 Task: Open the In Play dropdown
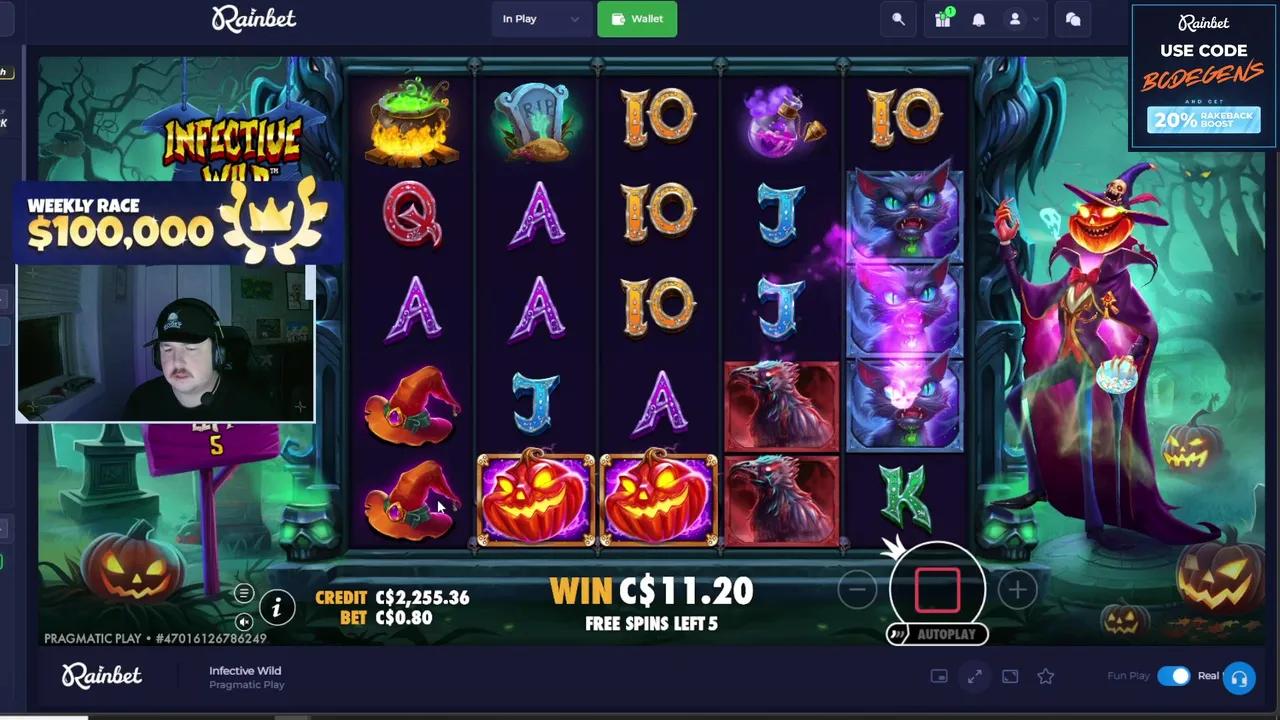click(540, 19)
